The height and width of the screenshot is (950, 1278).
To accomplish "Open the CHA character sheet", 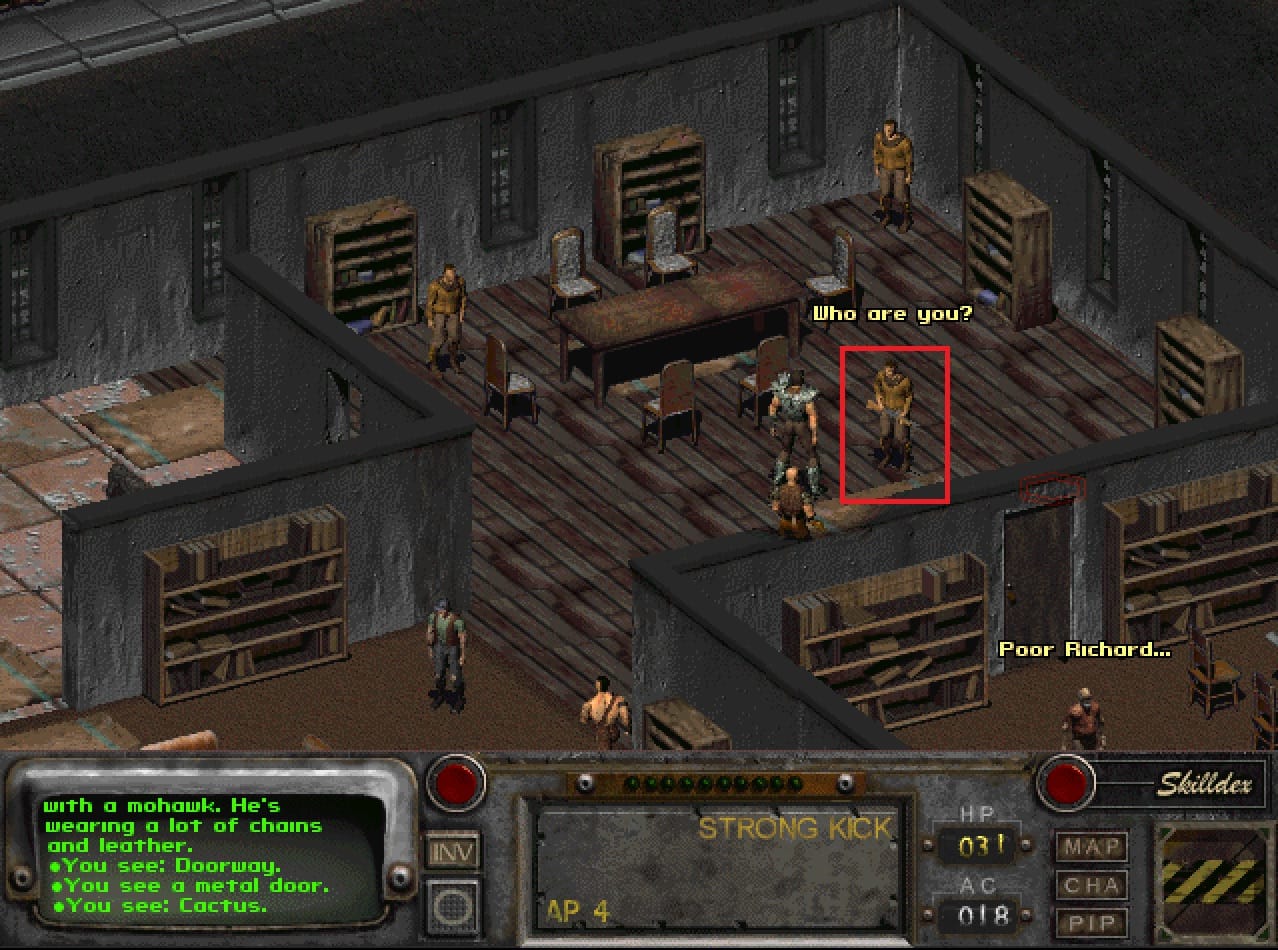I will pos(1090,886).
